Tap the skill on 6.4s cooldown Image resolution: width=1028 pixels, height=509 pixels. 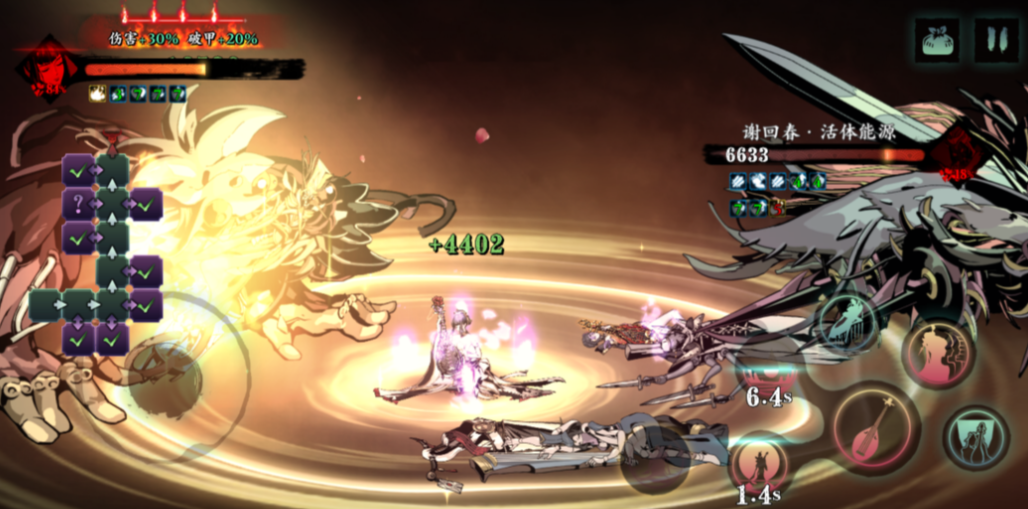767,370
